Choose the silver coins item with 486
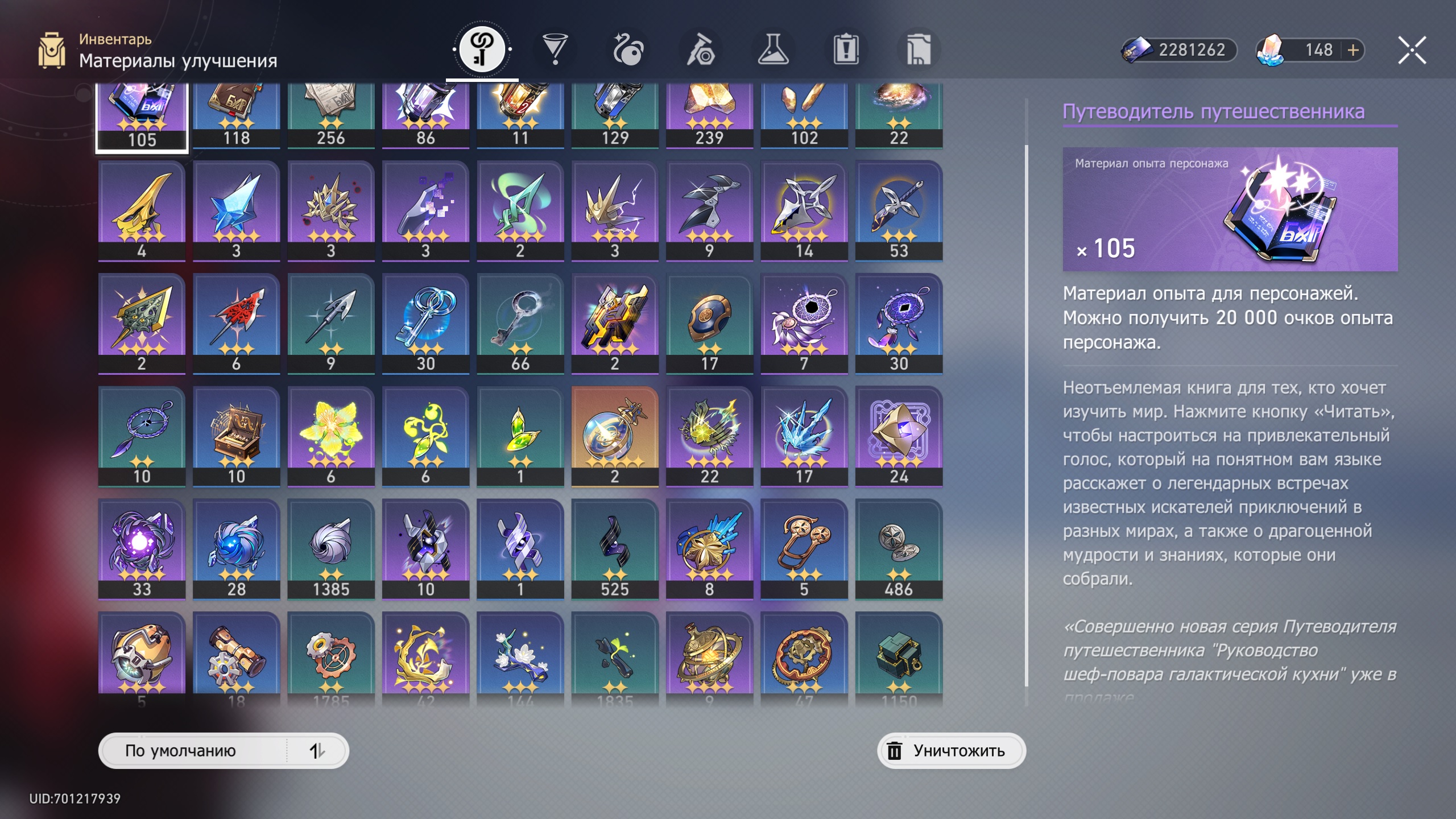 (899, 548)
